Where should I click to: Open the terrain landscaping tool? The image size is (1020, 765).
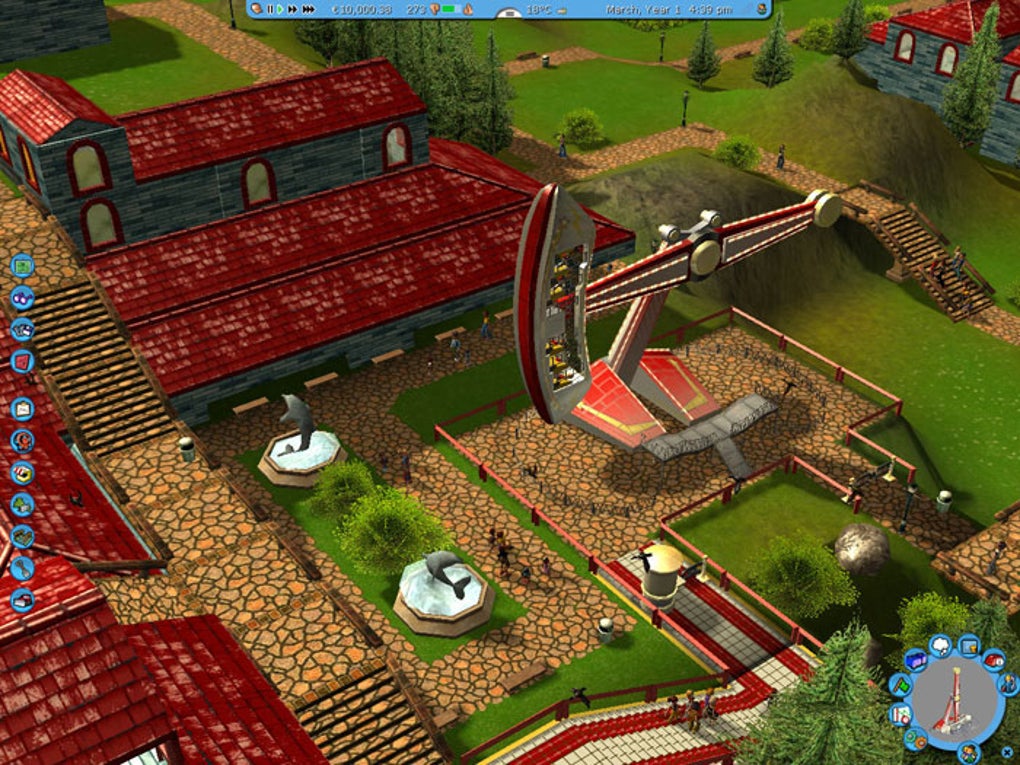pyautogui.click(x=22, y=537)
